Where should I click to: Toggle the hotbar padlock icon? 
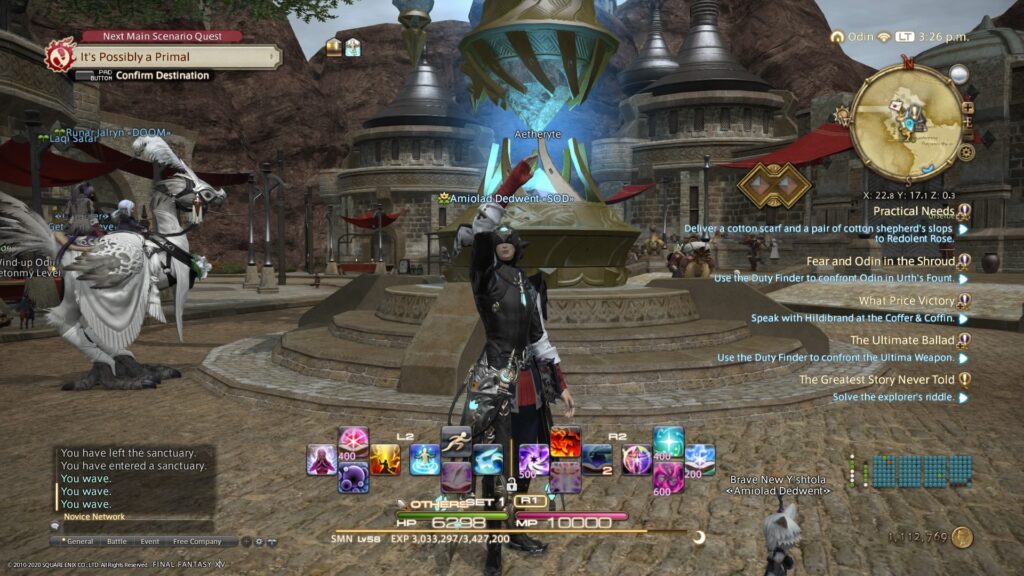511,484
